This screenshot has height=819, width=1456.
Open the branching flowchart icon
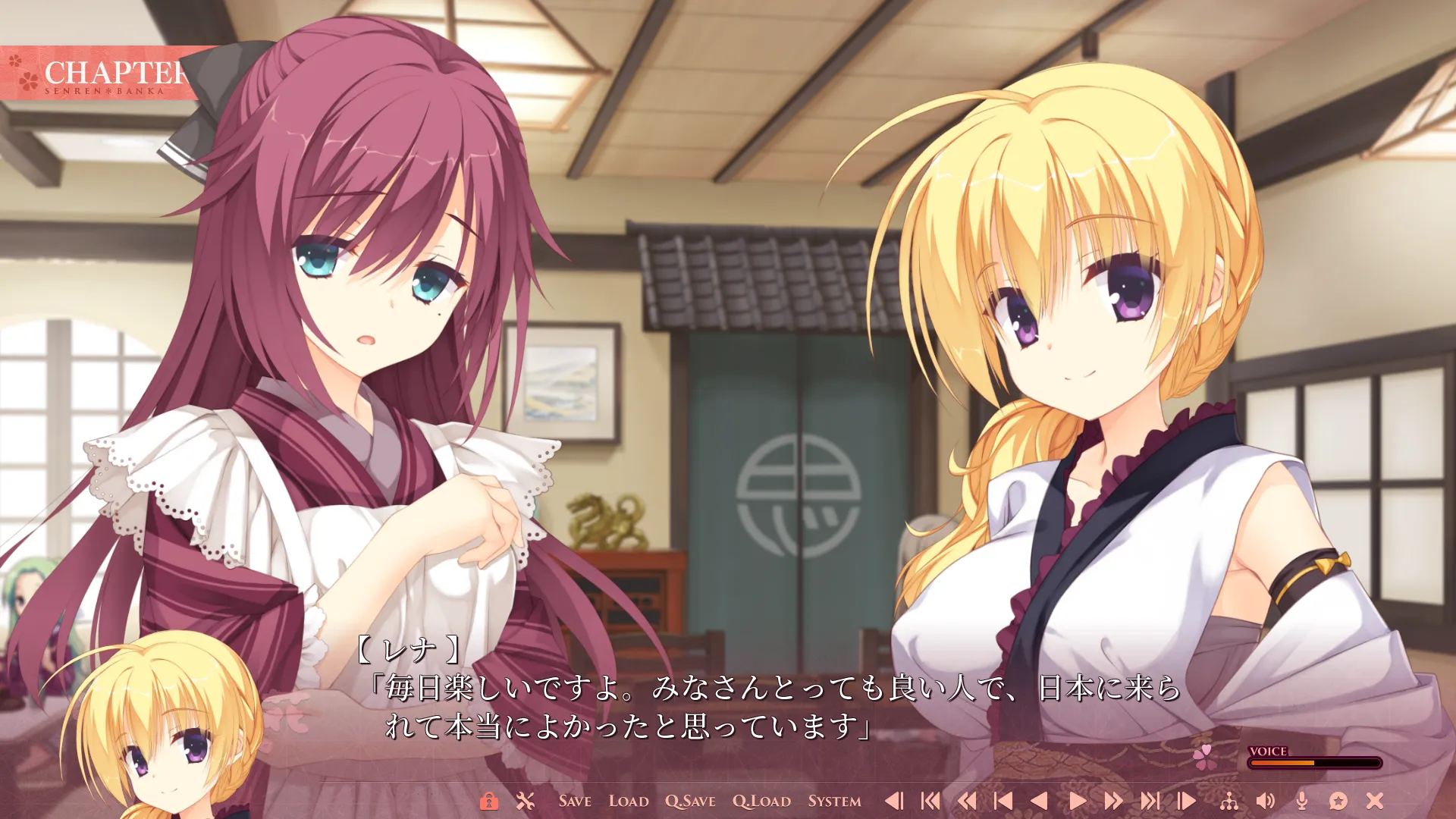coord(1229,801)
